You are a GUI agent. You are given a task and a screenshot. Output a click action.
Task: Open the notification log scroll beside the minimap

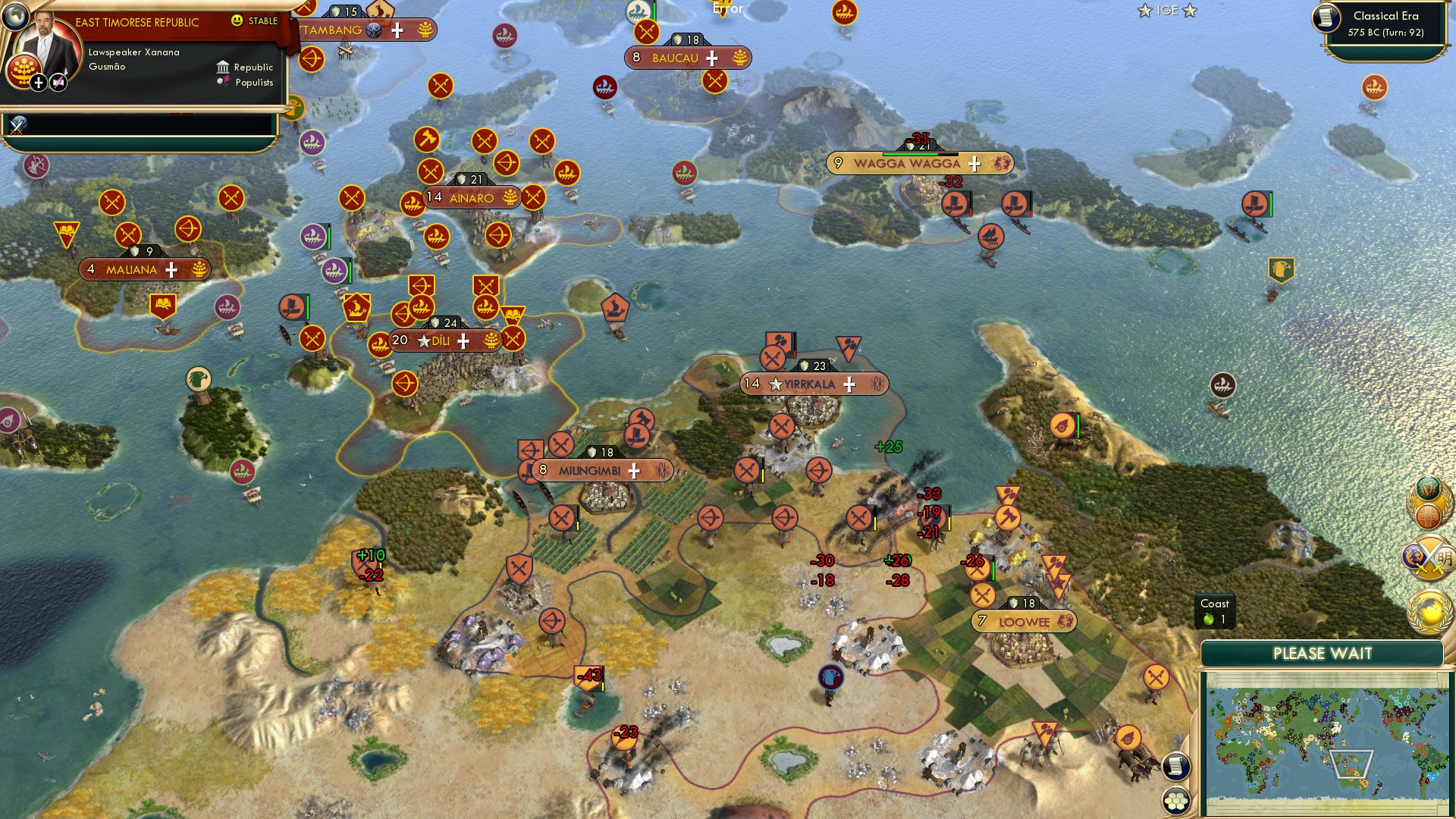[1175, 764]
